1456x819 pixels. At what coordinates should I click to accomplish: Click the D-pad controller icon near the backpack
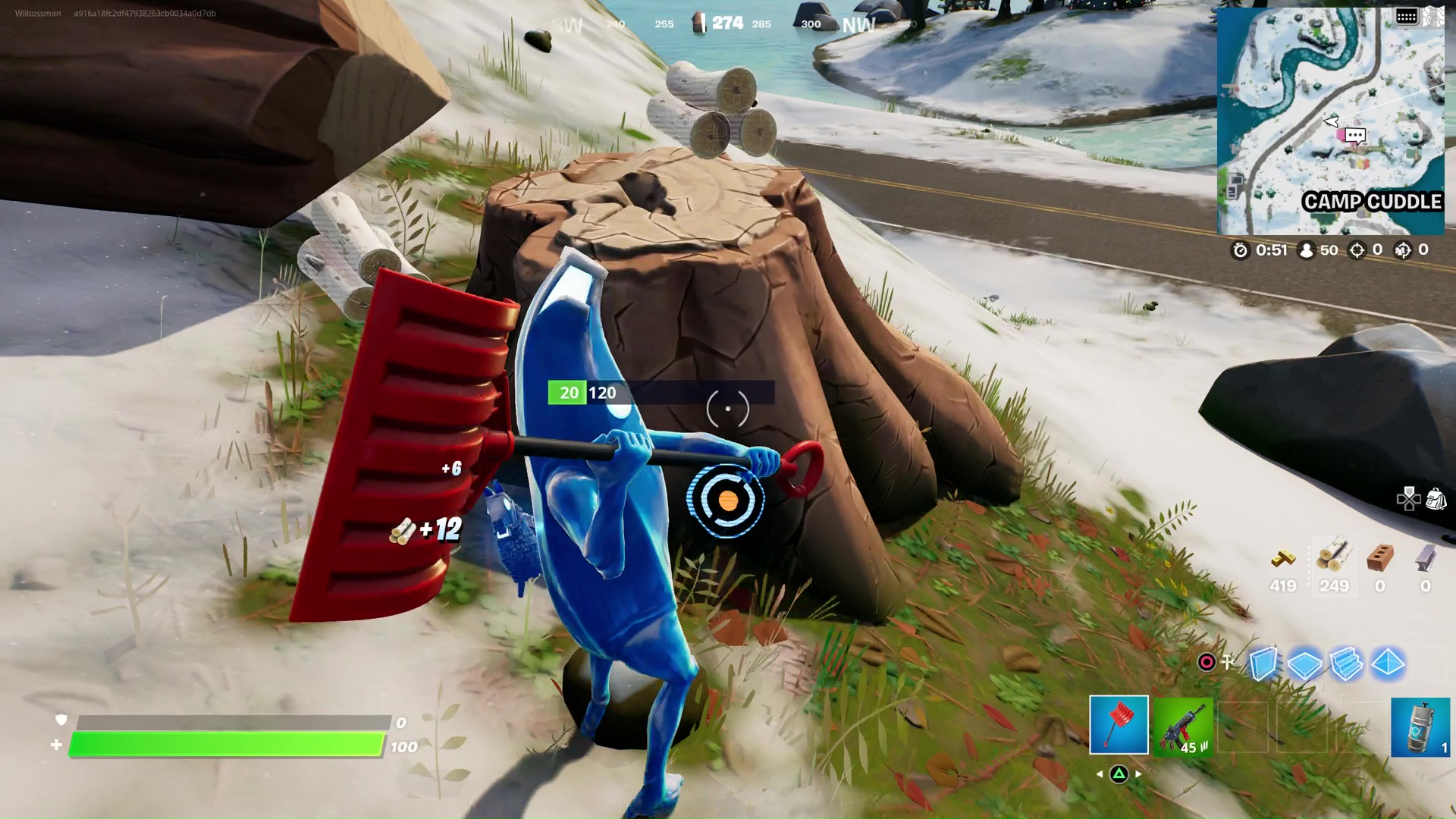pos(1409,499)
